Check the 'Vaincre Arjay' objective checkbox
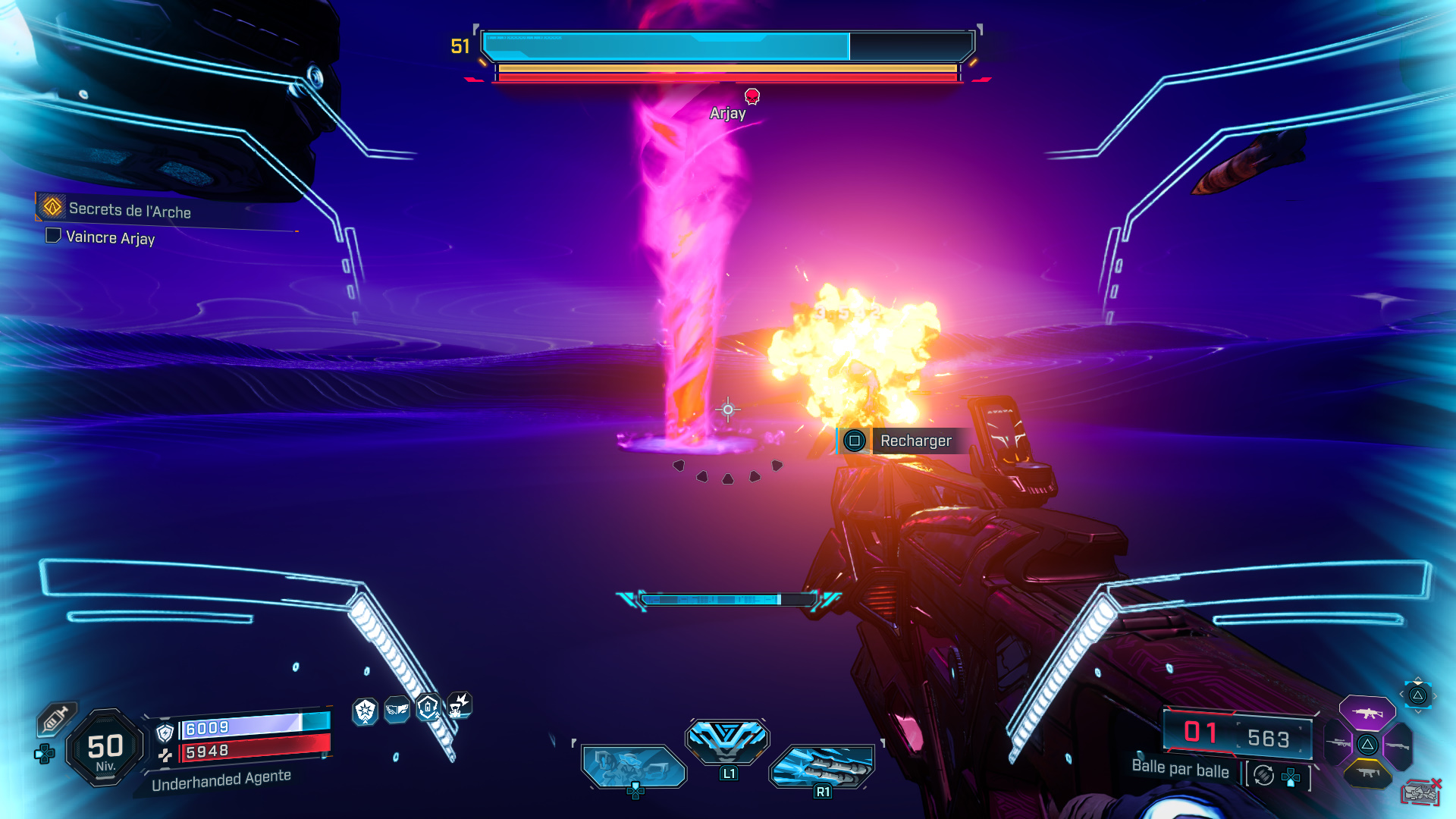Image resolution: width=1456 pixels, height=819 pixels. pyautogui.click(x=53, y=237)
